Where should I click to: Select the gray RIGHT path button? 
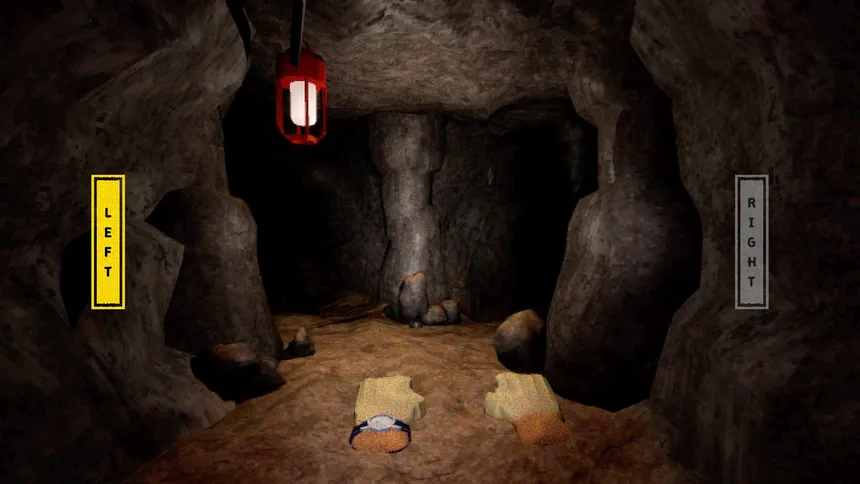(751, 241)
